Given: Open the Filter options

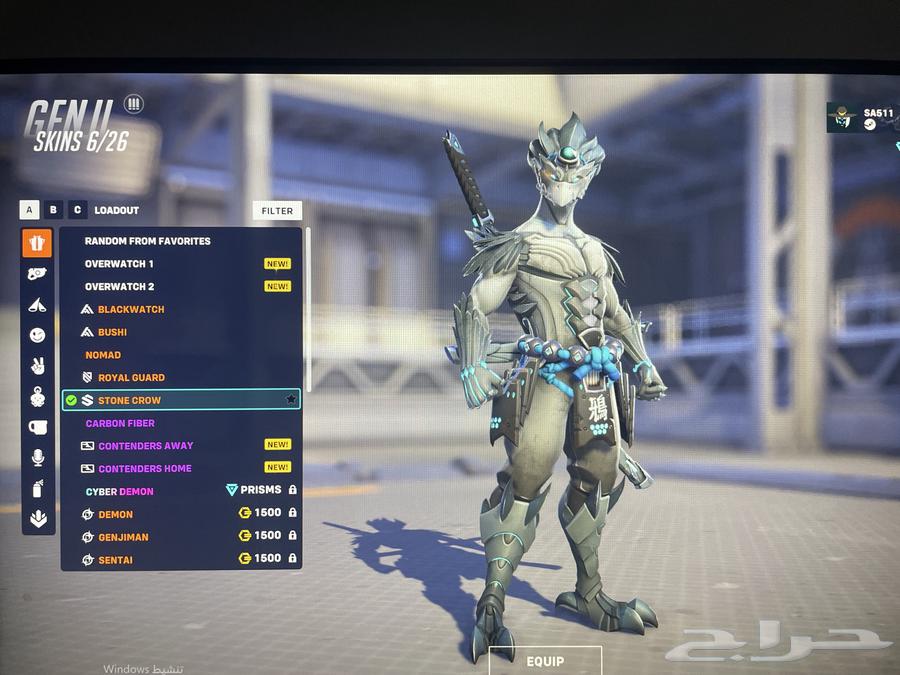Looking at the screenshot, I should [x=277, y=211].
